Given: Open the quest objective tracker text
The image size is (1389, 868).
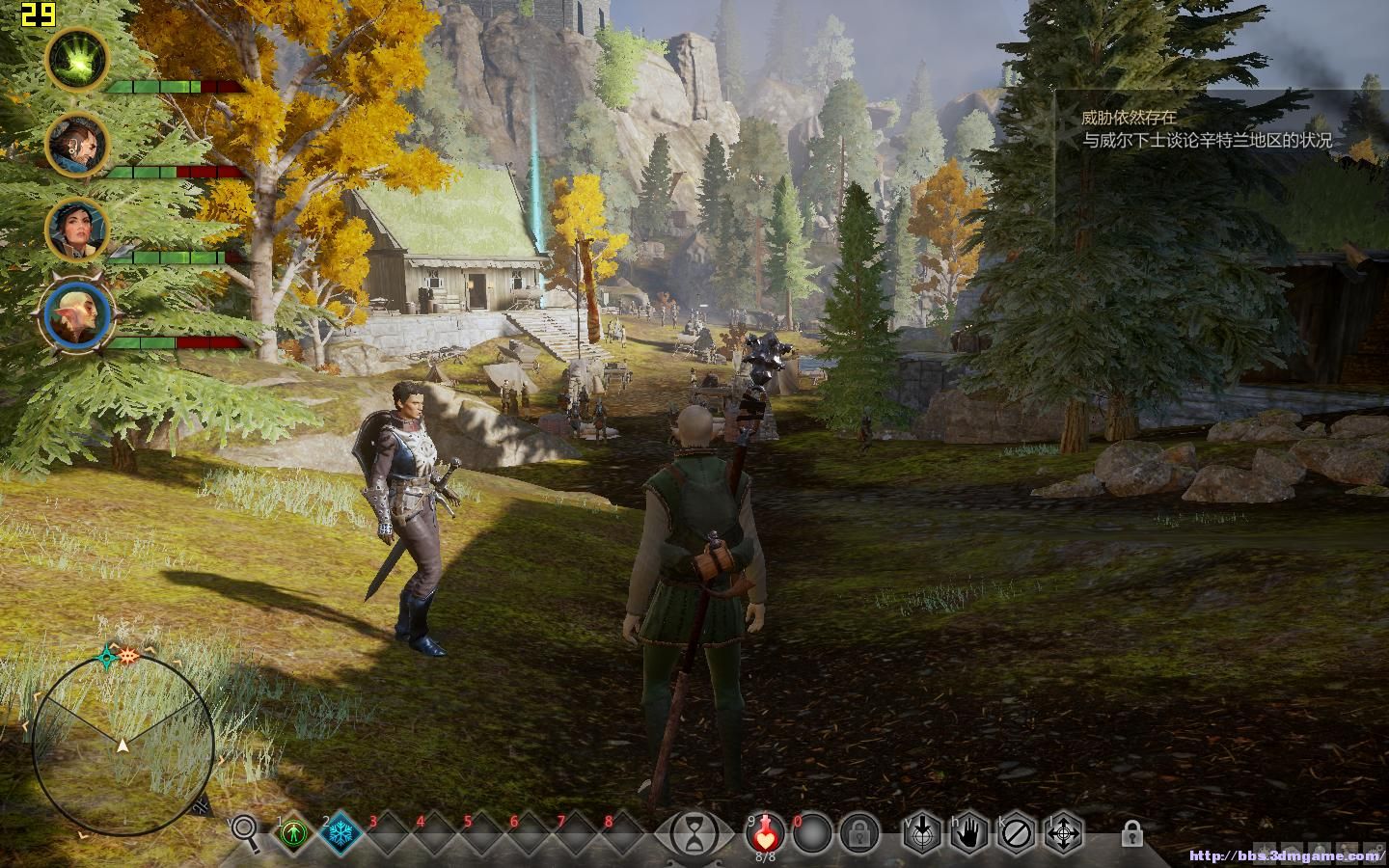Looking at the screenshot, I should coord(1206,129).
